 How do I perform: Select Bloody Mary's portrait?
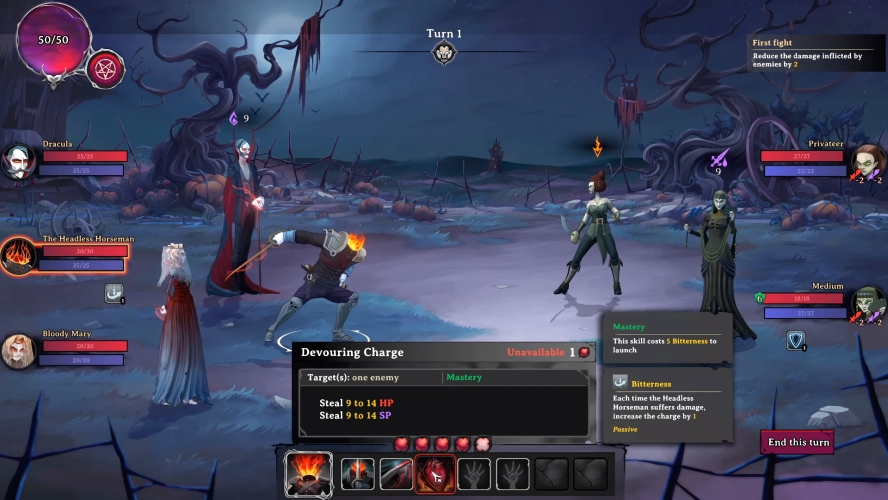coord(19,350)
